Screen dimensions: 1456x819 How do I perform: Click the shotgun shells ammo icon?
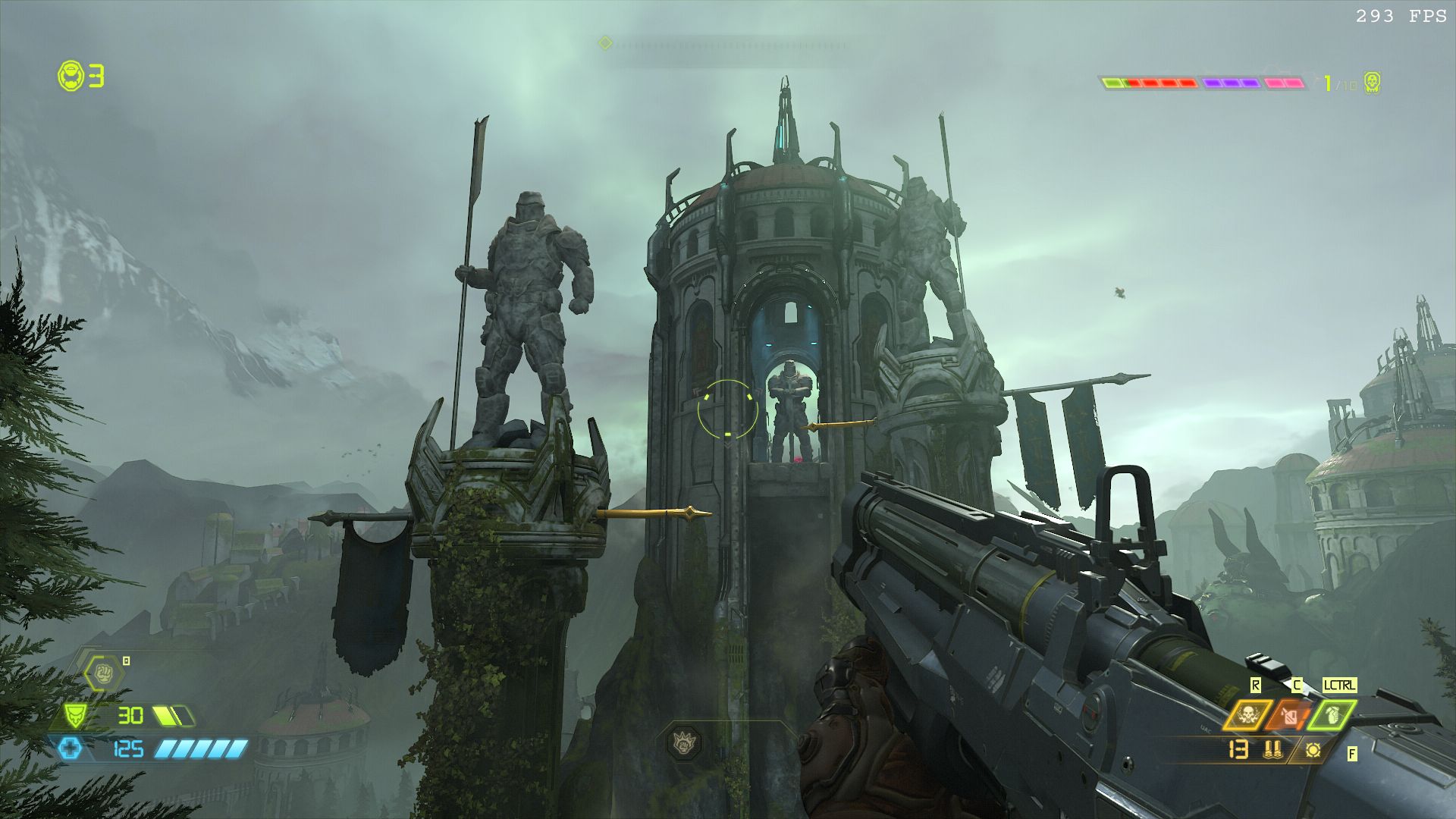coord(1272,750)
